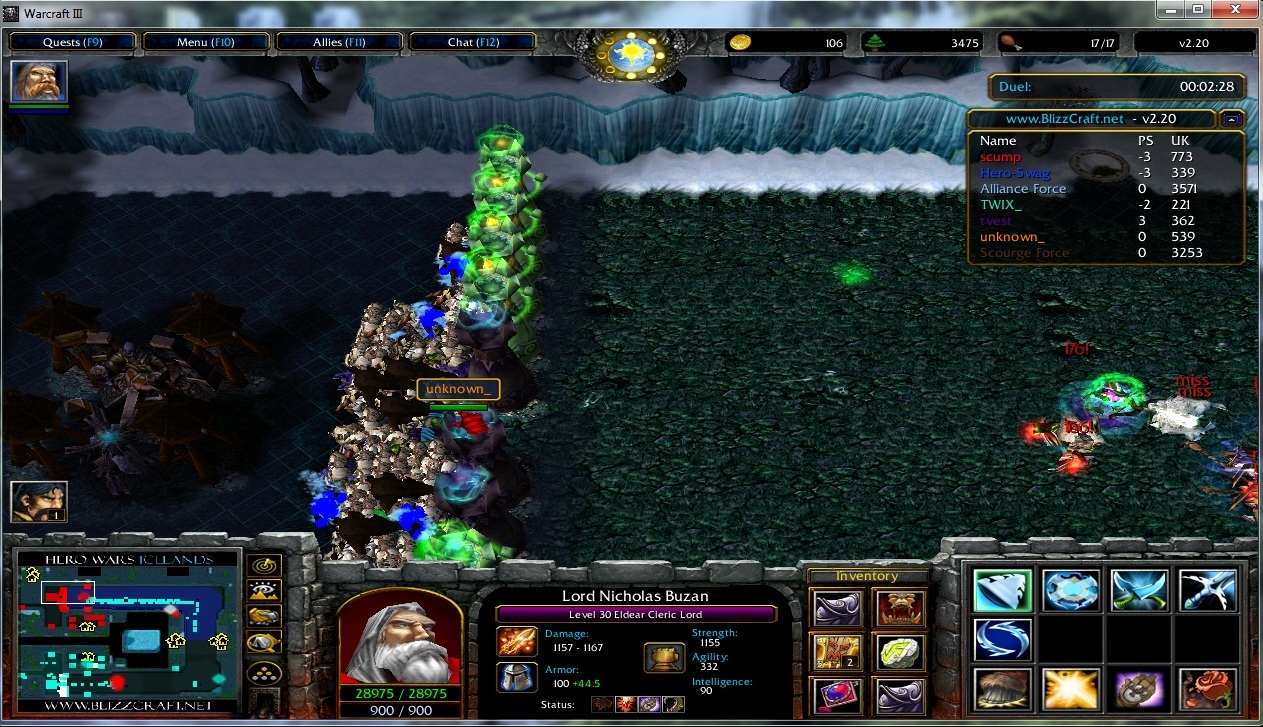Open the Allies panel
Image resolution: width=1263 pixels, height=727 pixels.
coord(340,42)
